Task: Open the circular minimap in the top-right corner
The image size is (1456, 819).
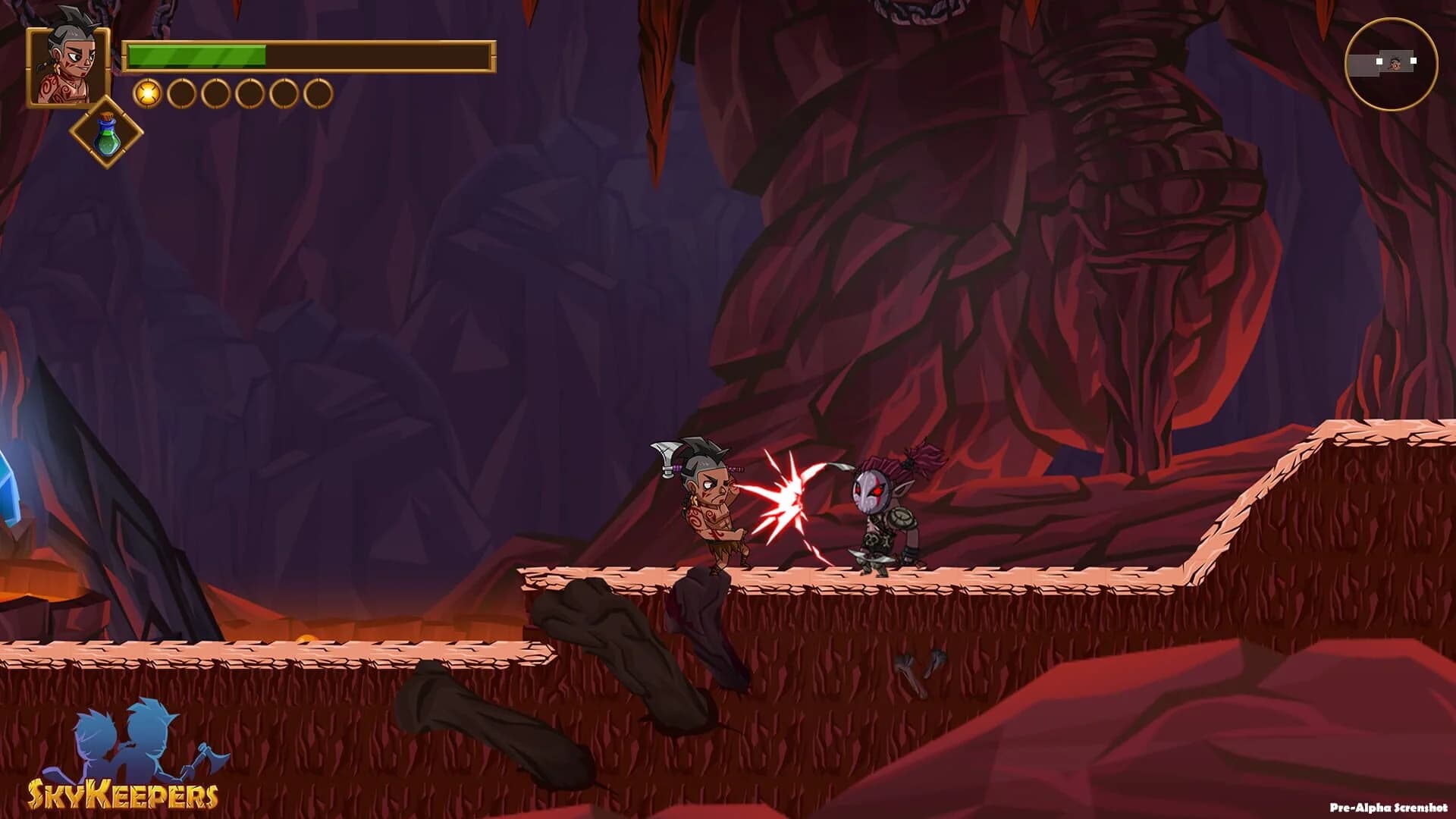Action: coord(1393,63)
